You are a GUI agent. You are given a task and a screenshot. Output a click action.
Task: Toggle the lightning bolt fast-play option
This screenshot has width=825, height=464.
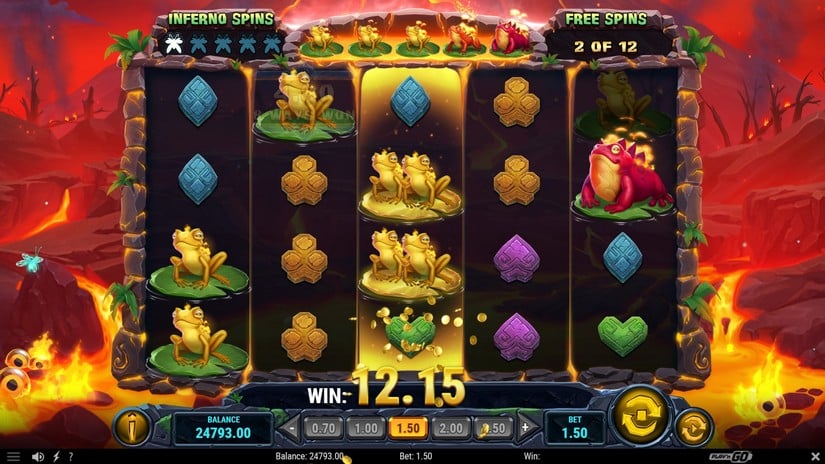(54, 457)
